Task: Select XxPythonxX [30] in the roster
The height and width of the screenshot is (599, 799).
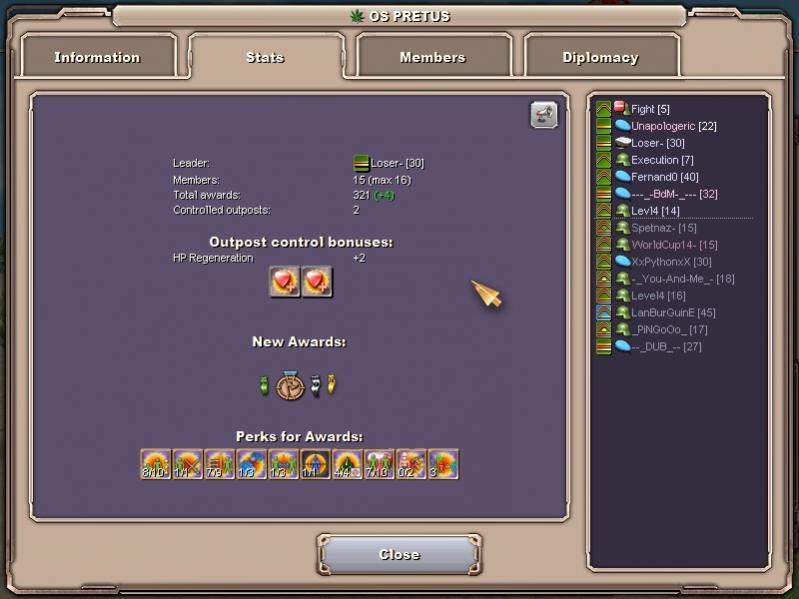Action: [671, 262]
